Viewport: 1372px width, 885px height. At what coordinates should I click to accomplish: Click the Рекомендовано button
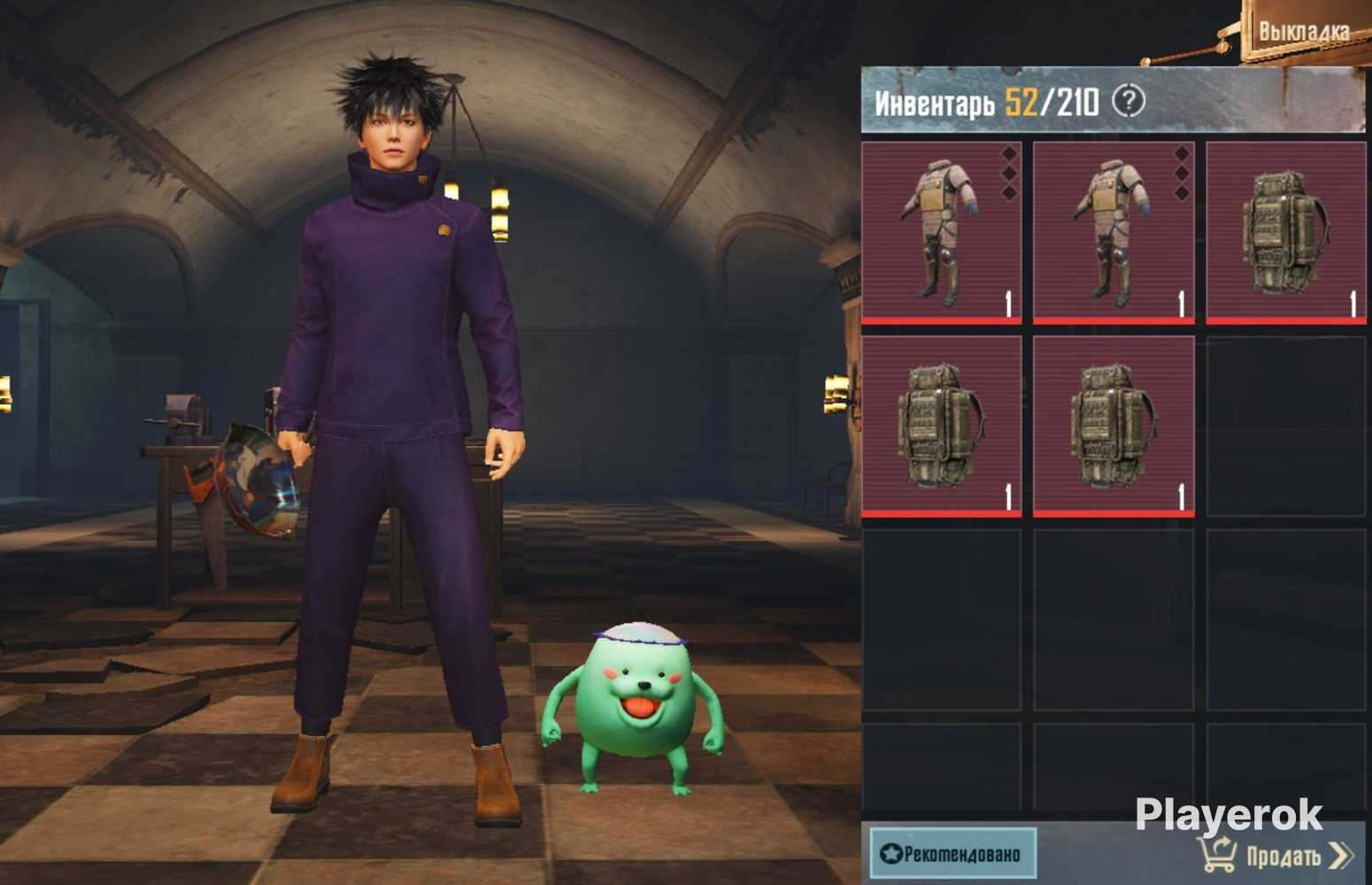[x=952, y=853]
